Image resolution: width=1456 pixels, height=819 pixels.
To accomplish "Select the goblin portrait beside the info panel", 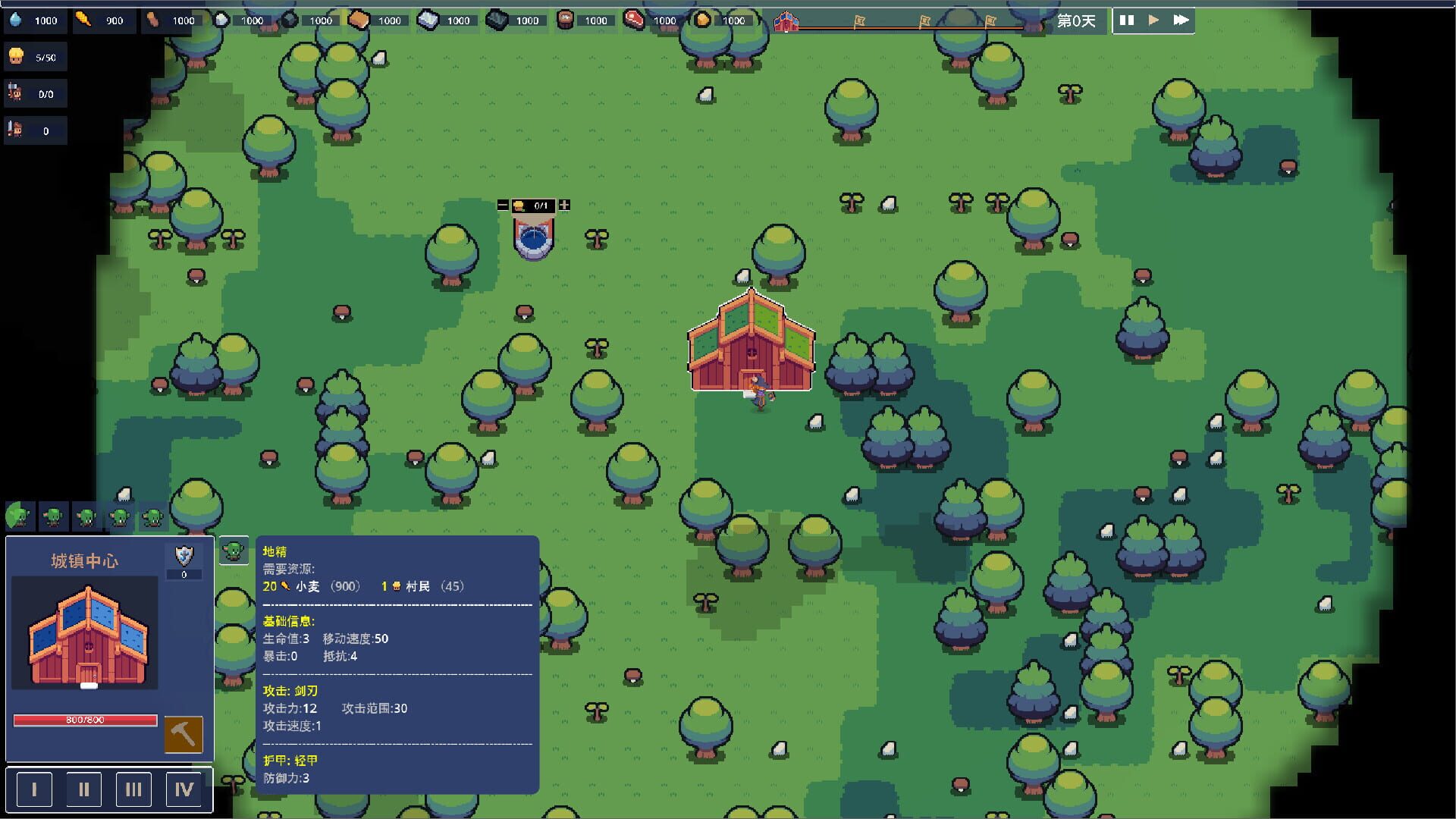I will tap(234, 551).
